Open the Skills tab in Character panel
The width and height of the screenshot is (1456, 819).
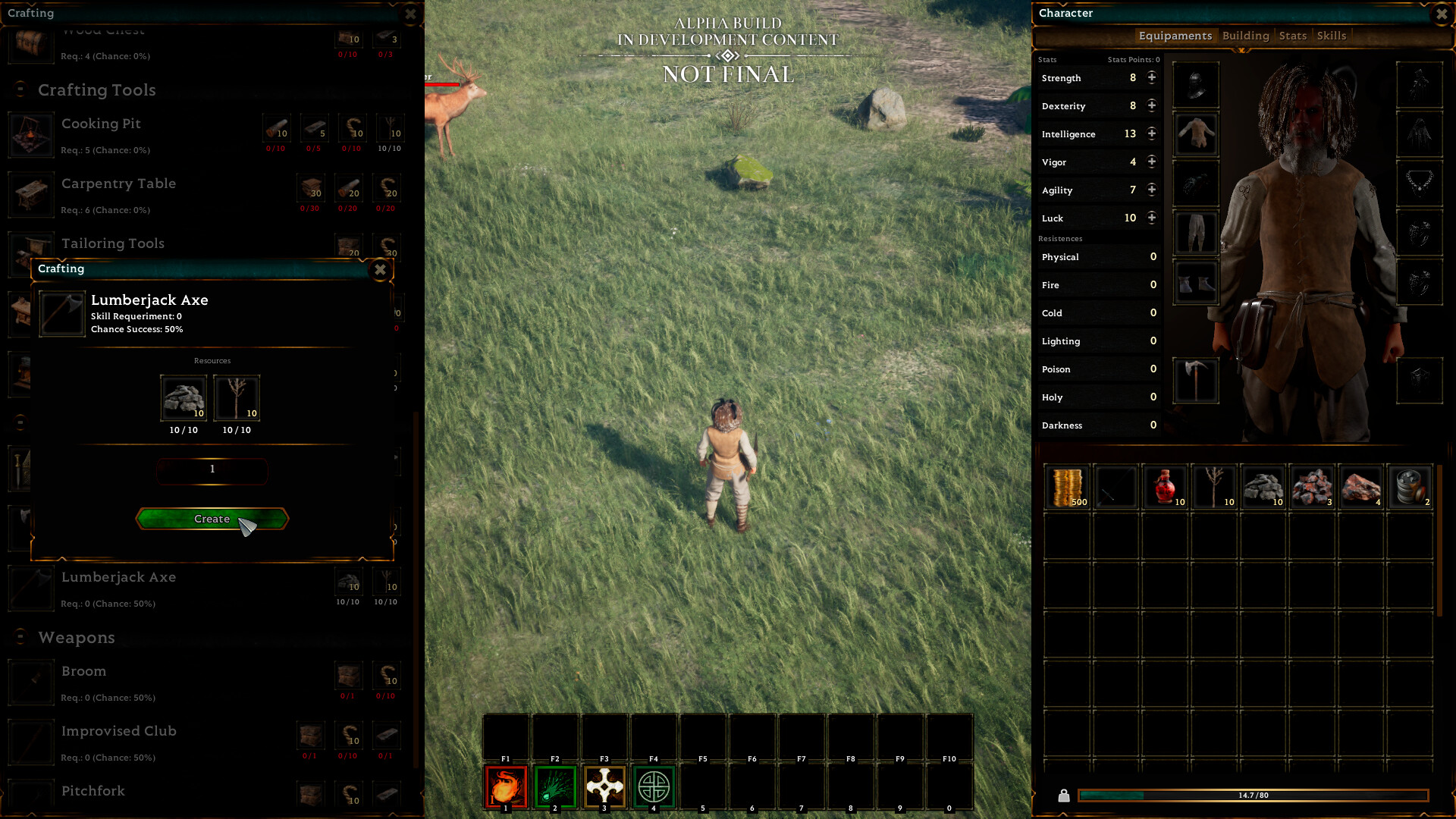pos(1331,36)
